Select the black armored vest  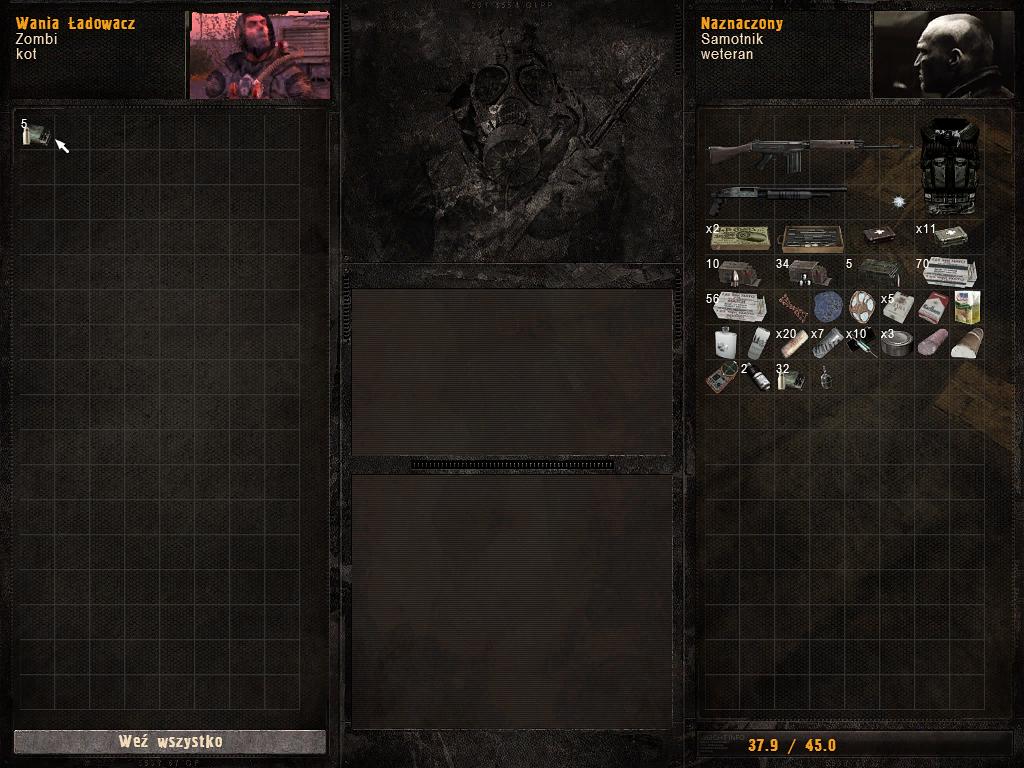[948, 167]
